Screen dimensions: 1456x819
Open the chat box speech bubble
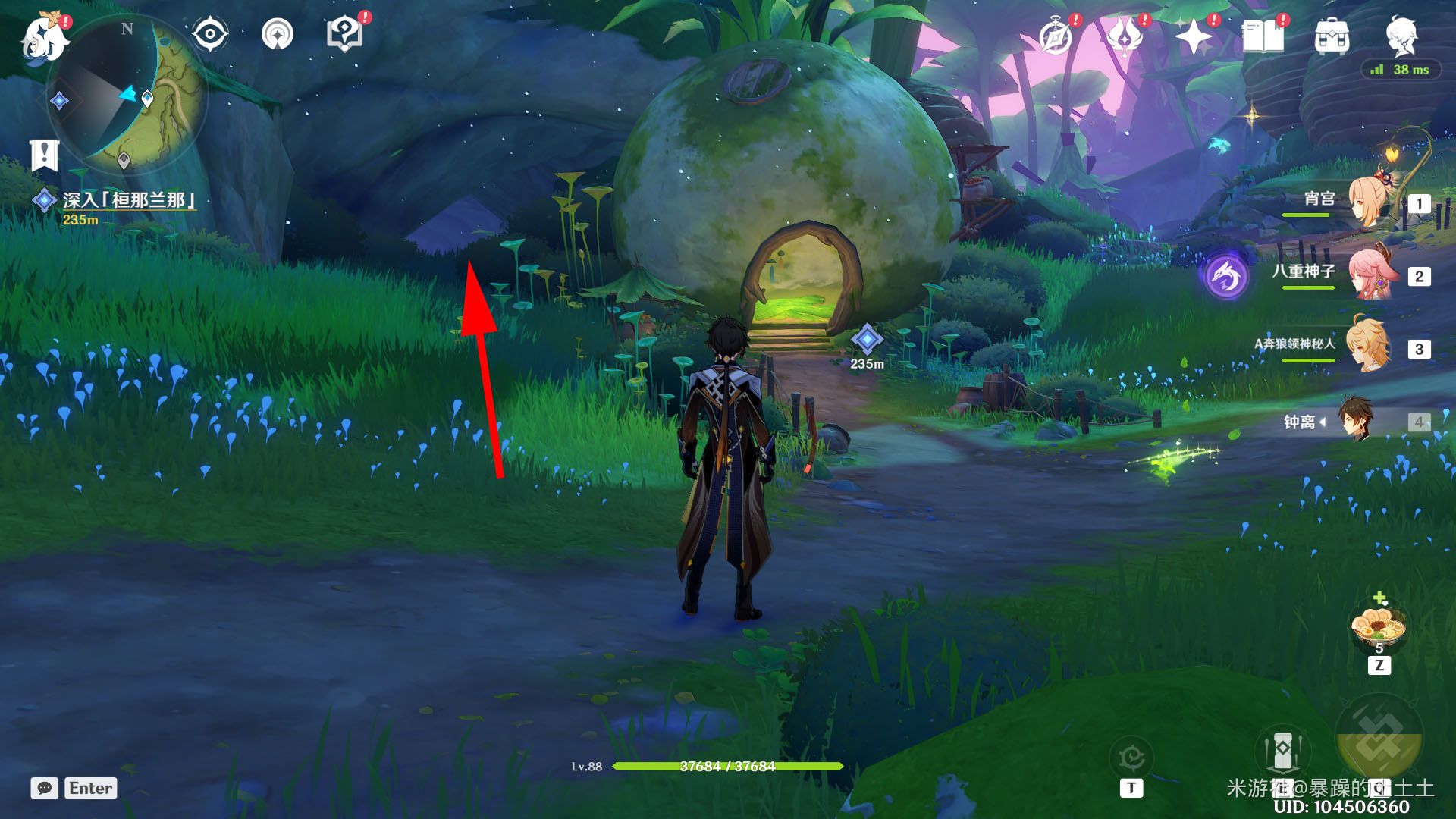[x=44, y=788]
